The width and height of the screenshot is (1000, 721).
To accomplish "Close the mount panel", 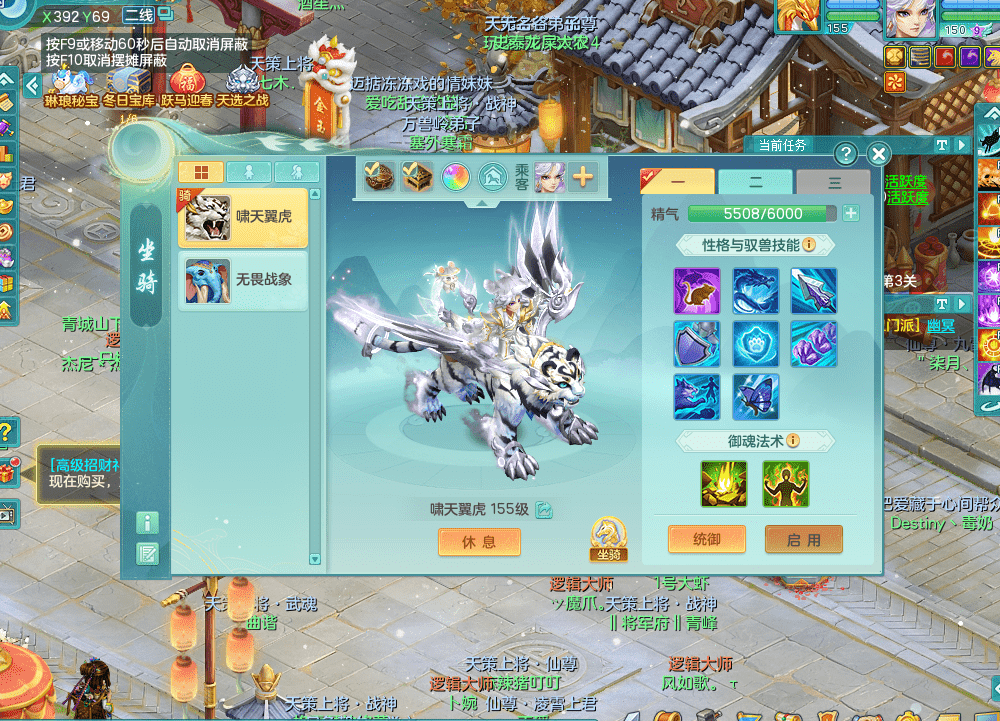I will coord(878,153).
